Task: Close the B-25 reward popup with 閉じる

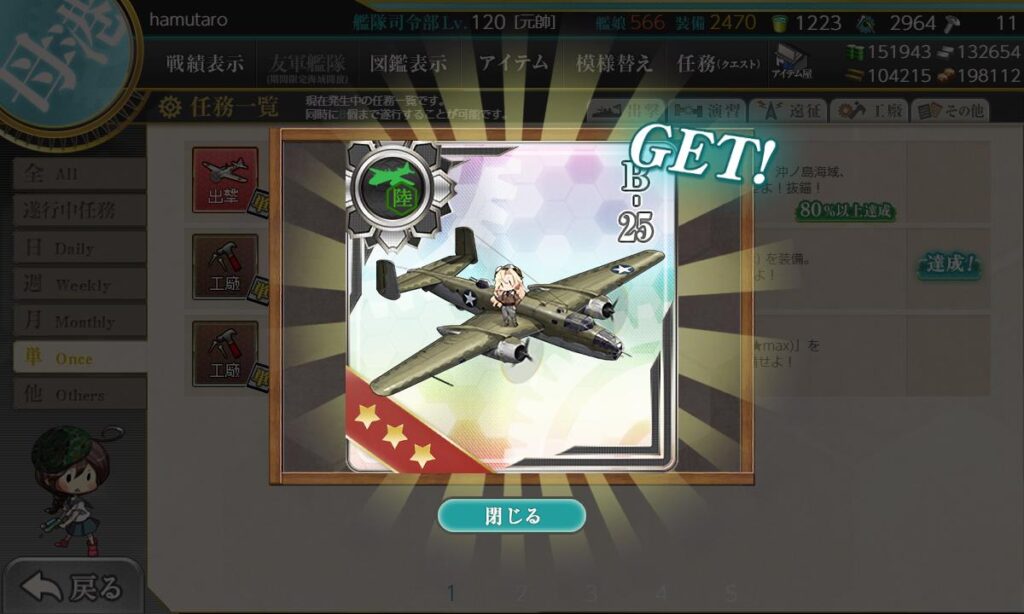Action: coord(511,516)
